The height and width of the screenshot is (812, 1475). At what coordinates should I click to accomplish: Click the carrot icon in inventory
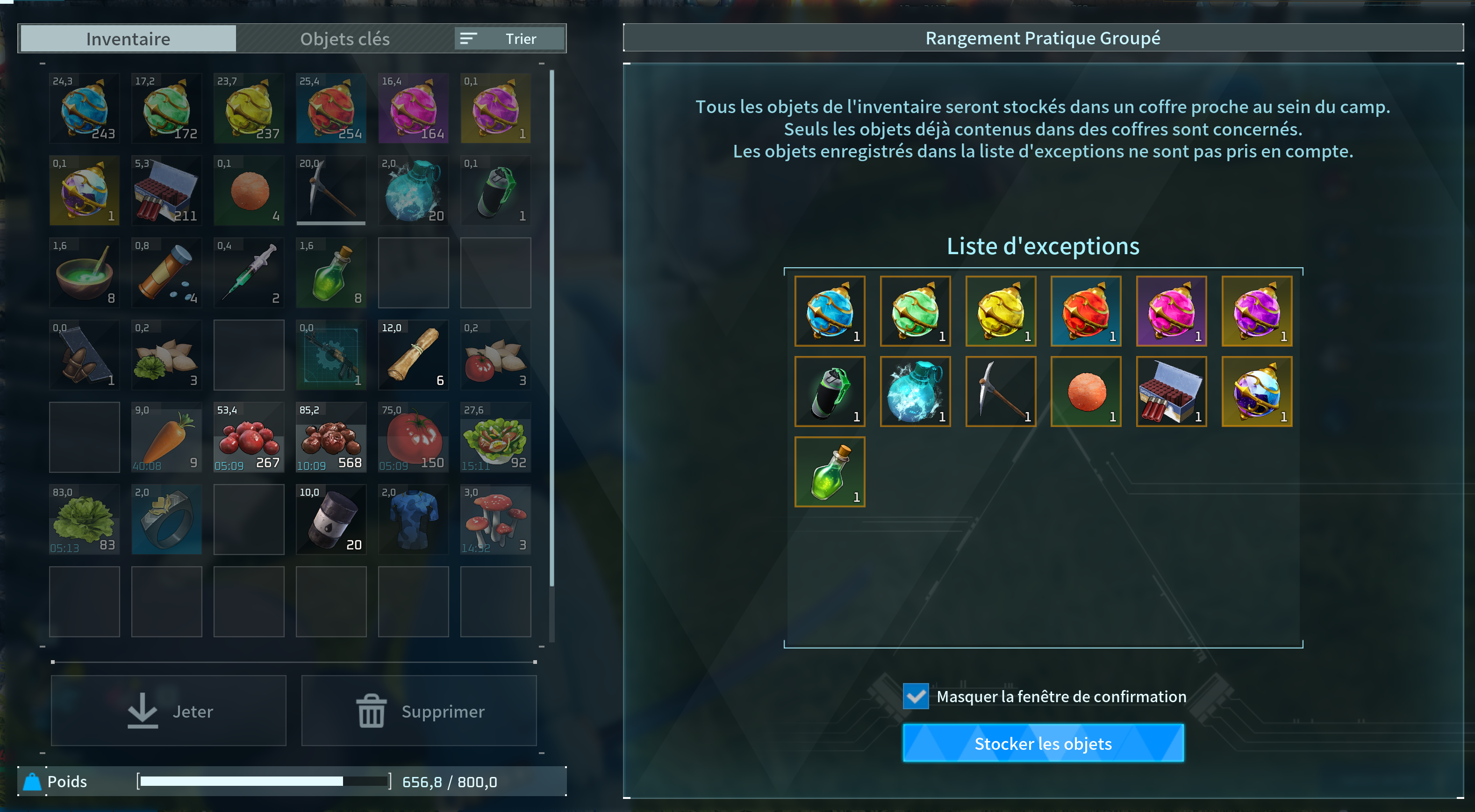pyautogui.click(x=167, y=438)
